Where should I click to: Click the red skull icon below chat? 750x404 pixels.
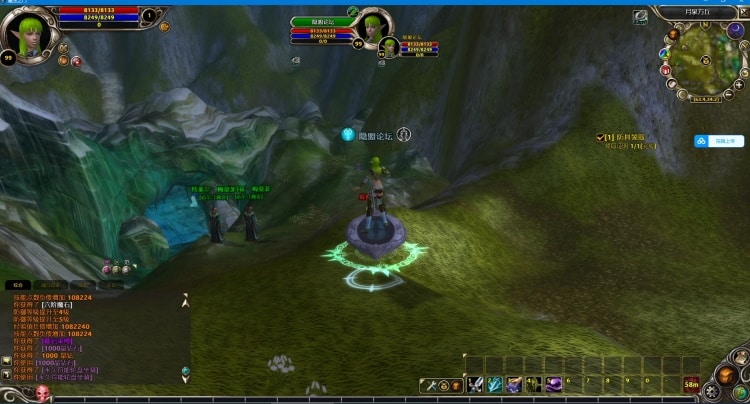[43, 392]
